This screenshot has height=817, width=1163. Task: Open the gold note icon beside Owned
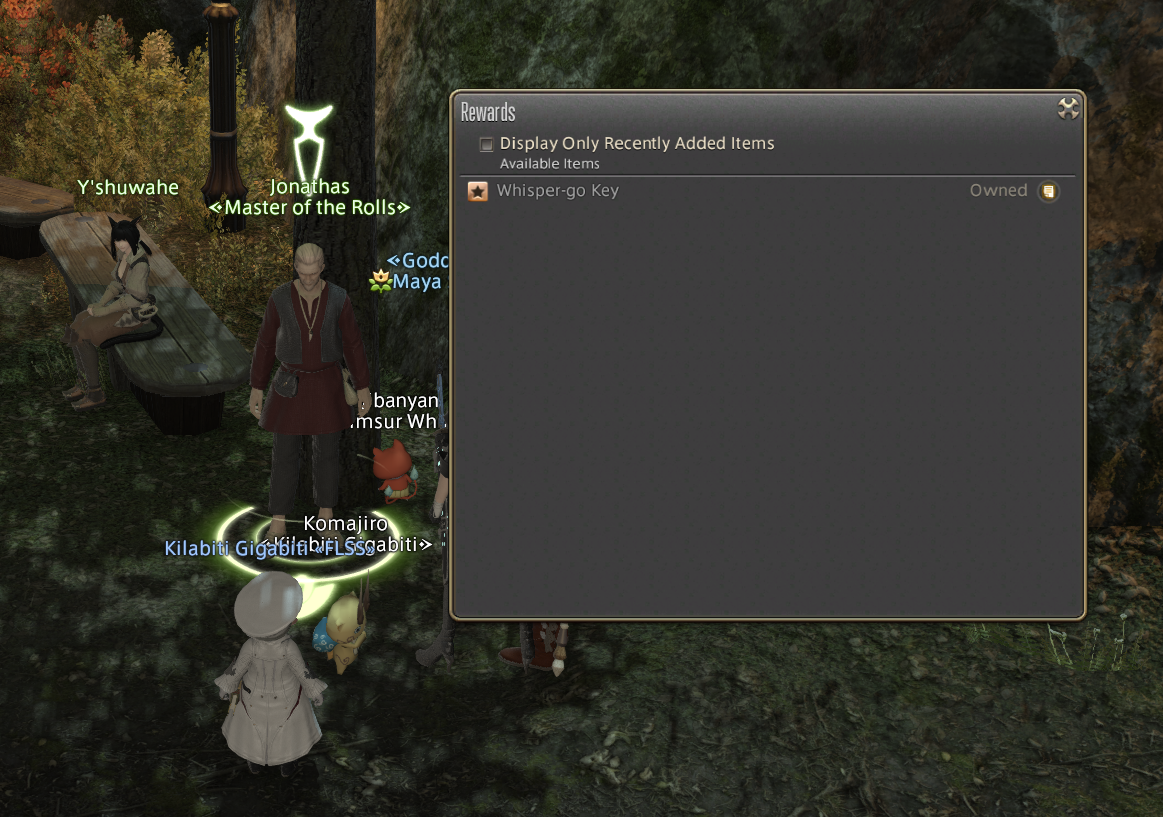point(1048,191)
